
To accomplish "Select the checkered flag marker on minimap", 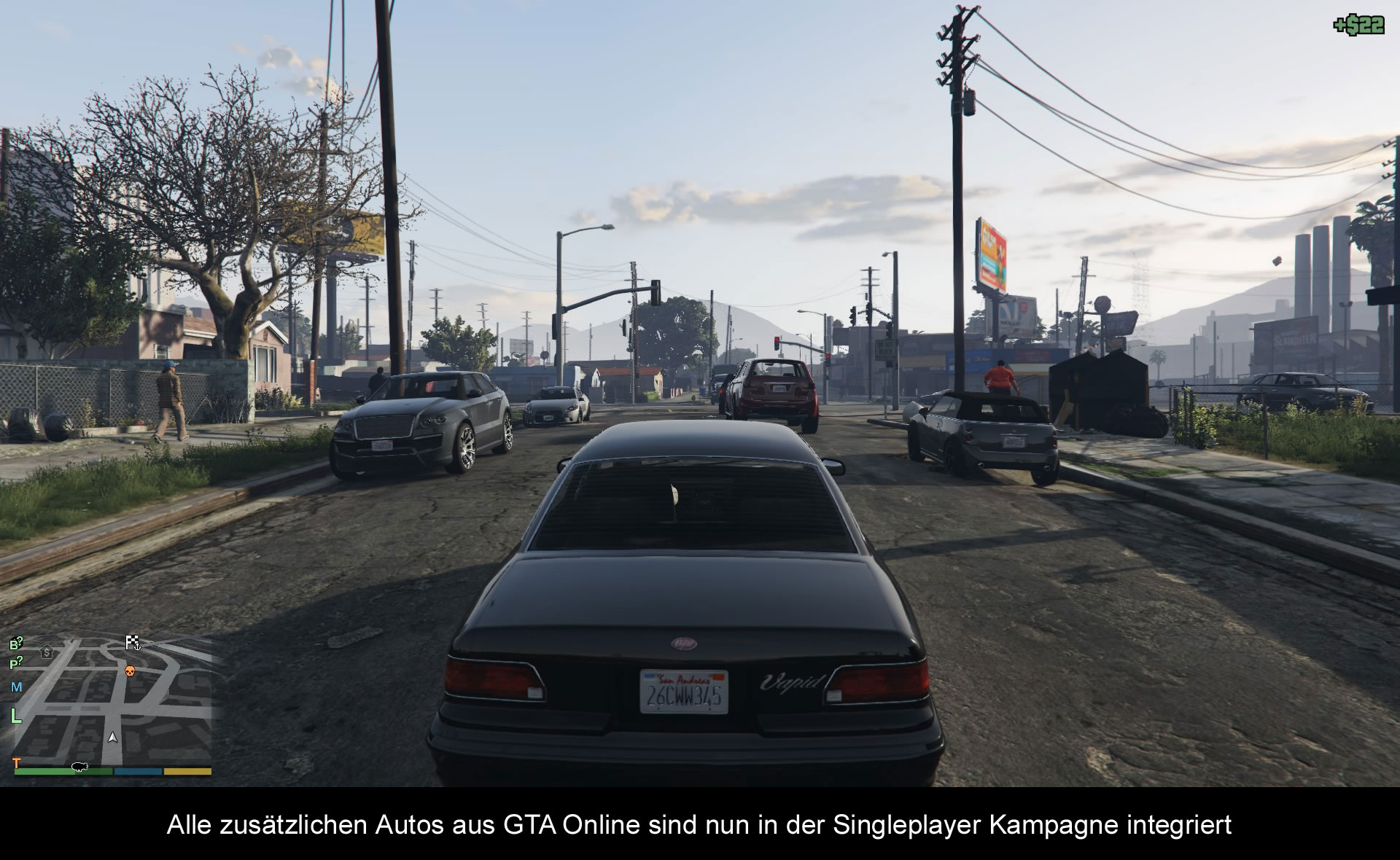I will coord(133,642).
